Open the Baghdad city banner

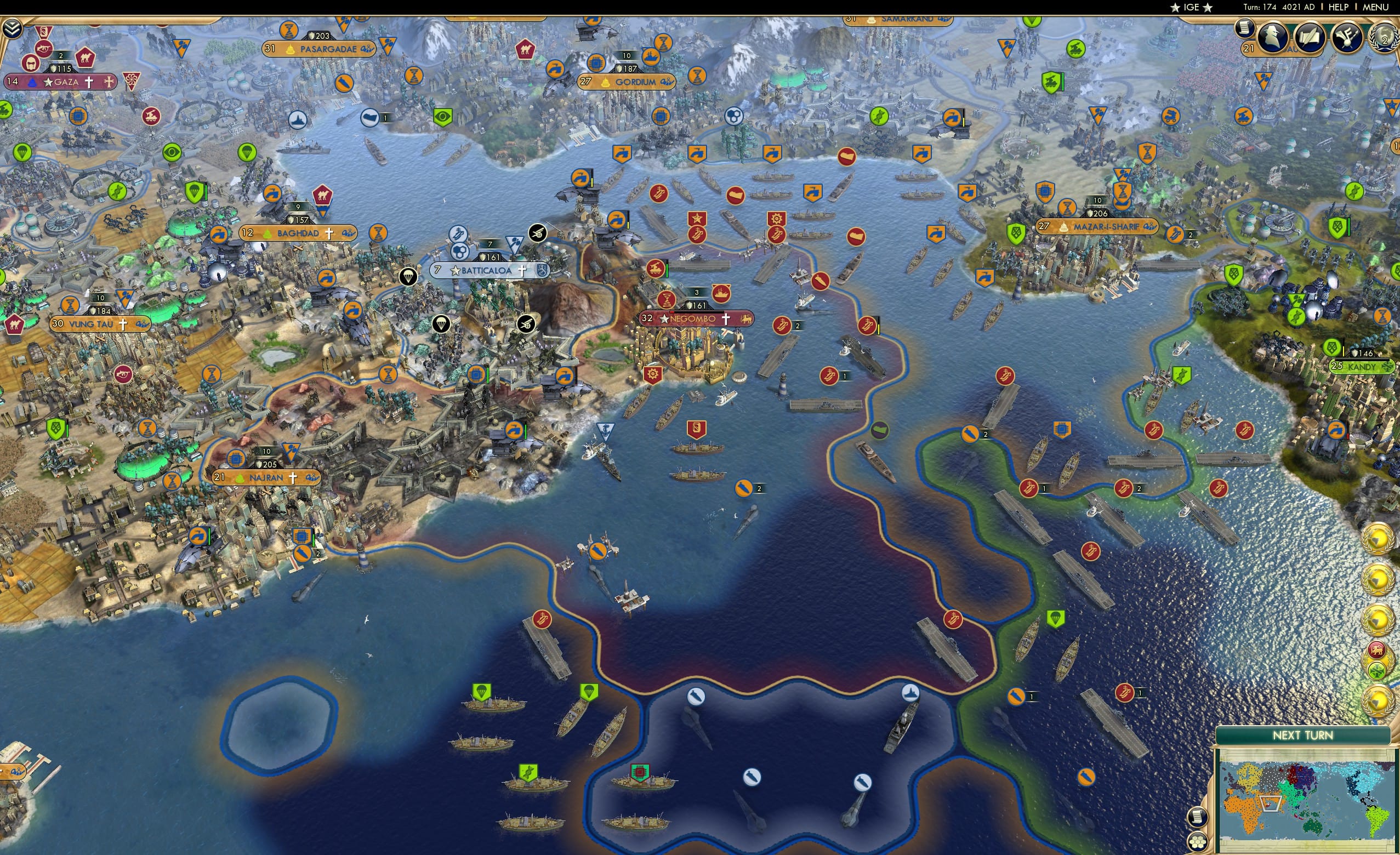(298, 232)
